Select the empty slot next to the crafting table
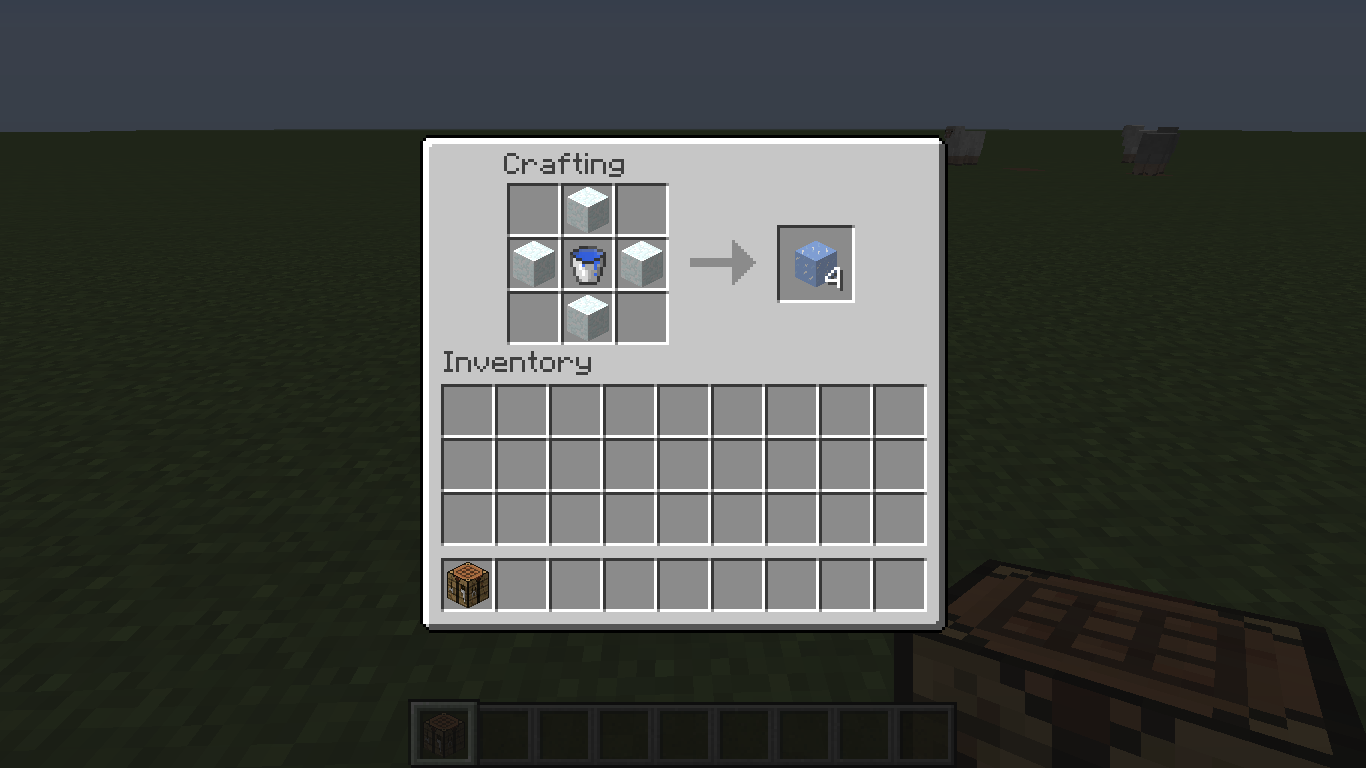 coord(520,583)
